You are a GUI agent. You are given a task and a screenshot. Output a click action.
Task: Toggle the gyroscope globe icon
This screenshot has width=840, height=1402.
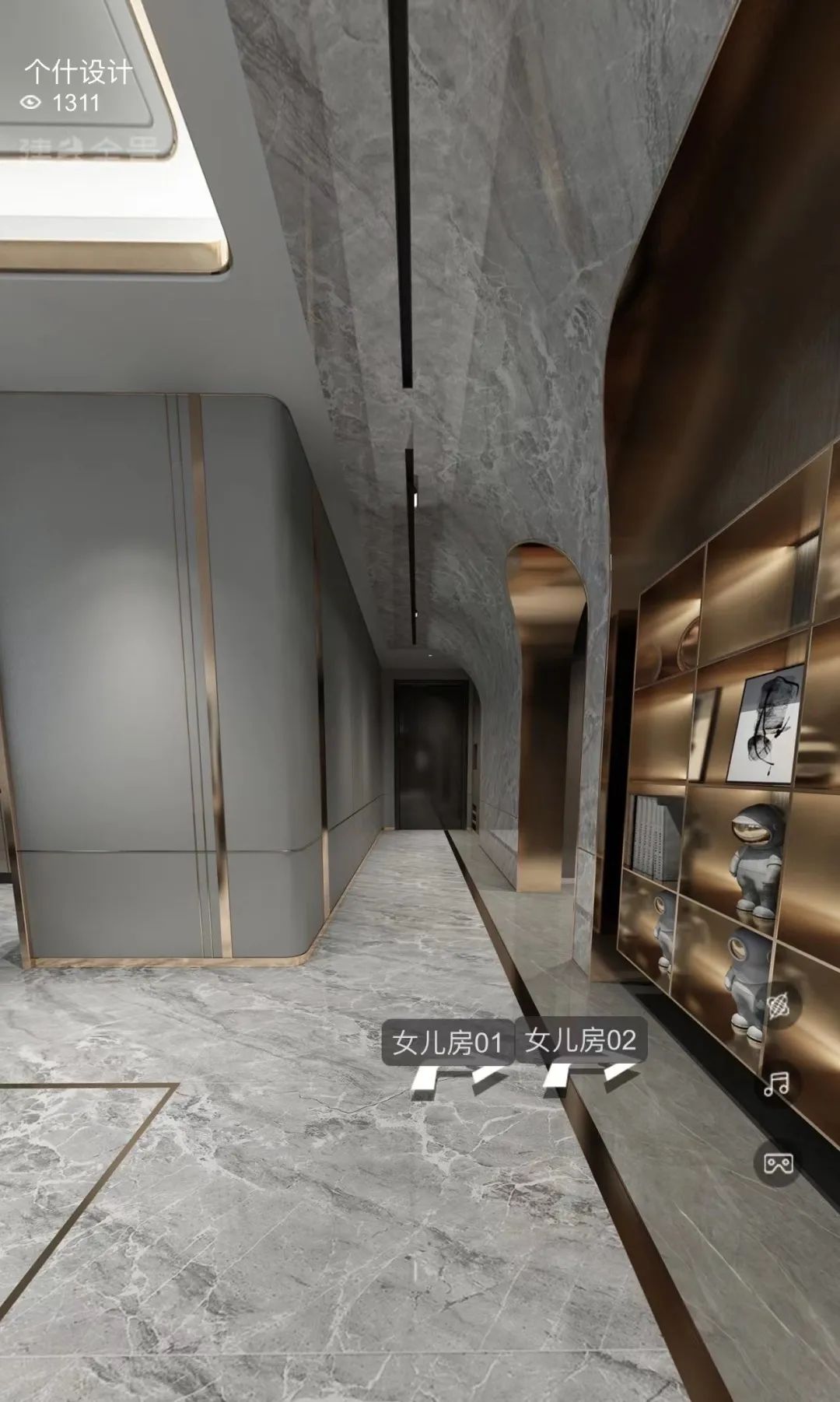[x=777, y=1006]
